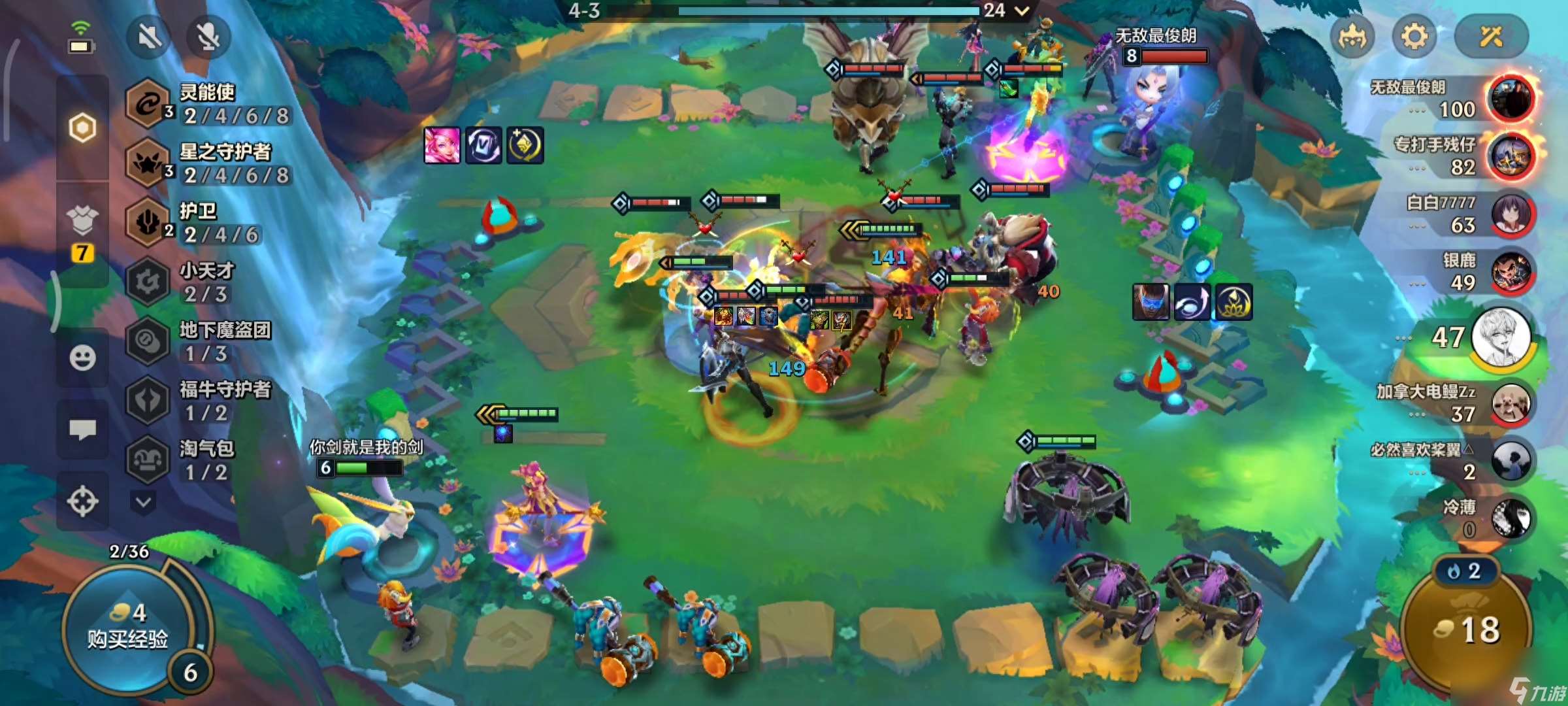Image resolution: width=1568 pixels, height=706 pixels.
Task: Open the emote smiley button
Action: [x=82, y=358]
